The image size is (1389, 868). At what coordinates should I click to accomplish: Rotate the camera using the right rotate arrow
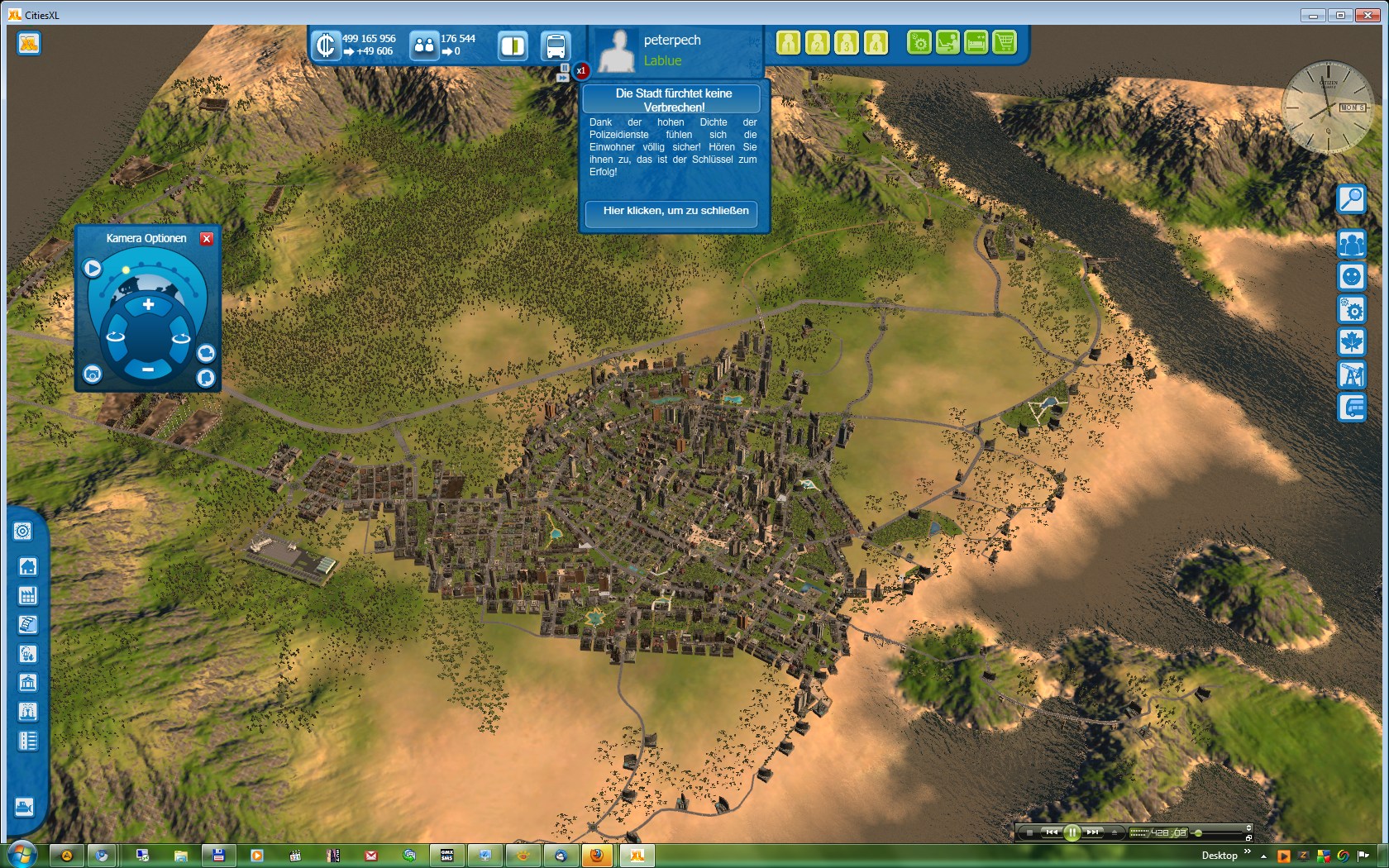tap(180, 336)
